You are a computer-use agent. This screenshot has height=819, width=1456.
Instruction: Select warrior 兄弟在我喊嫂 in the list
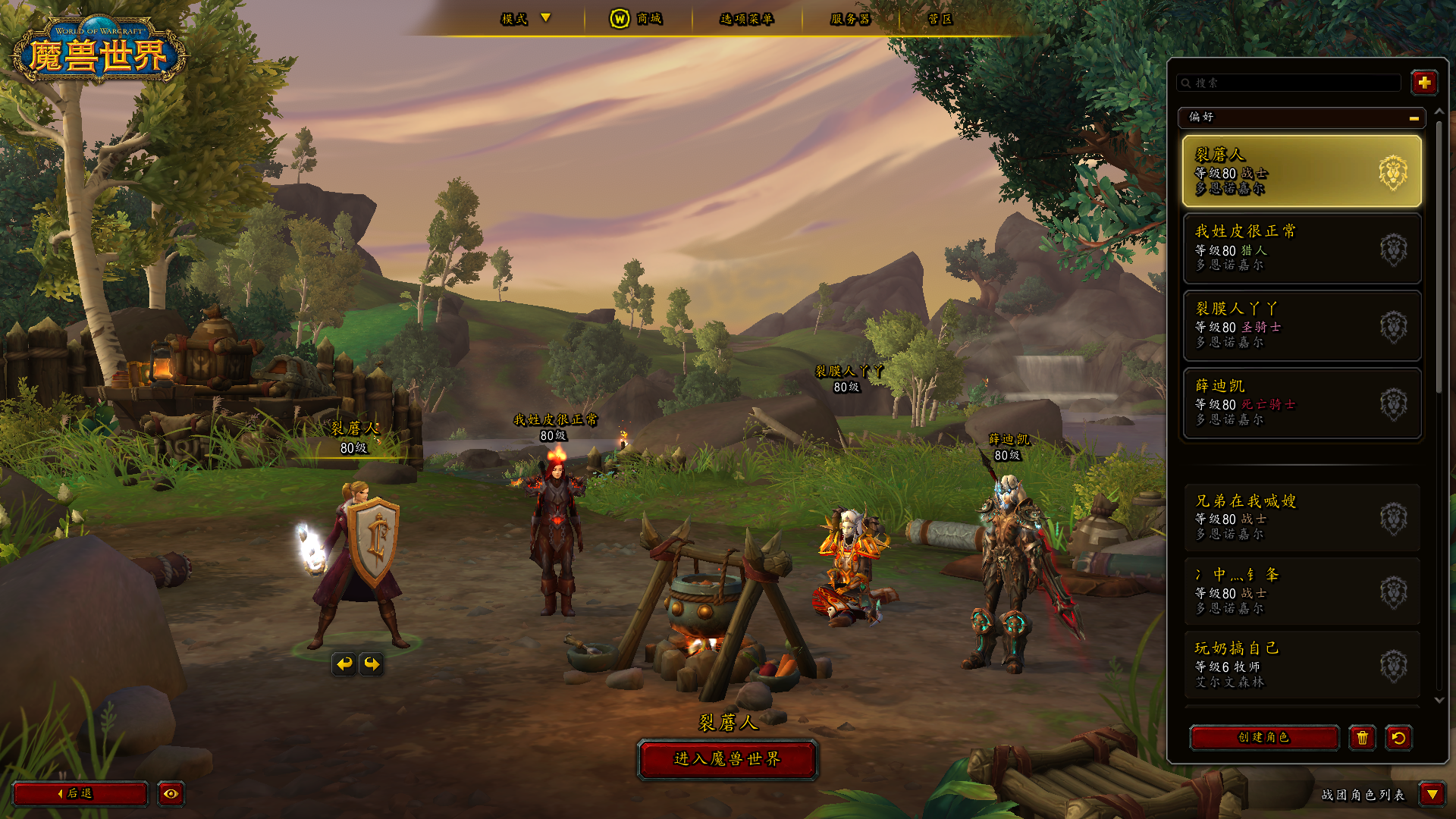click(x=1301, y=517)
